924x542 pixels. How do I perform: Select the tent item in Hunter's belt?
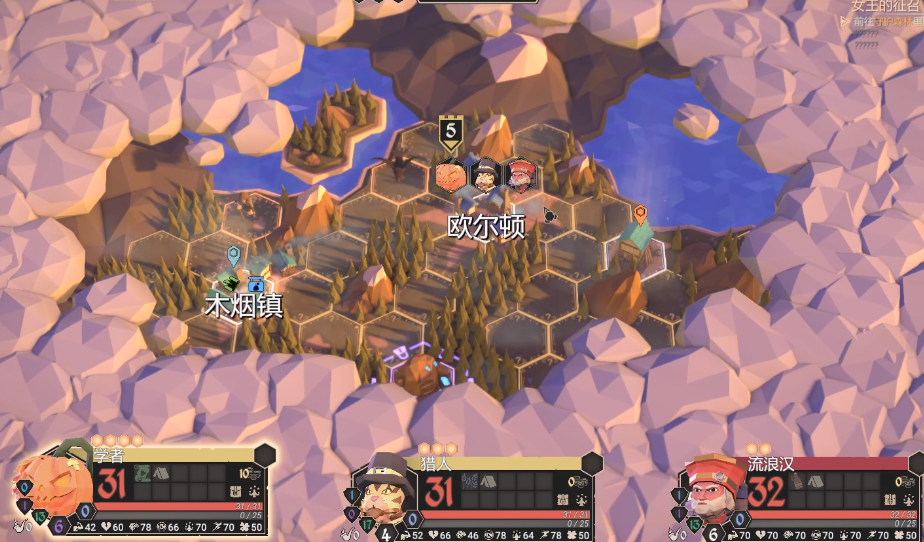pos(487,481)
